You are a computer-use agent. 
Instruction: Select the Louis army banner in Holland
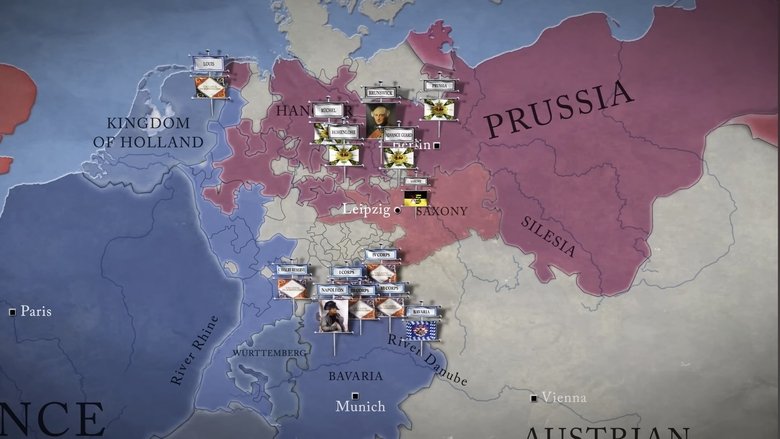pos(209,79)
